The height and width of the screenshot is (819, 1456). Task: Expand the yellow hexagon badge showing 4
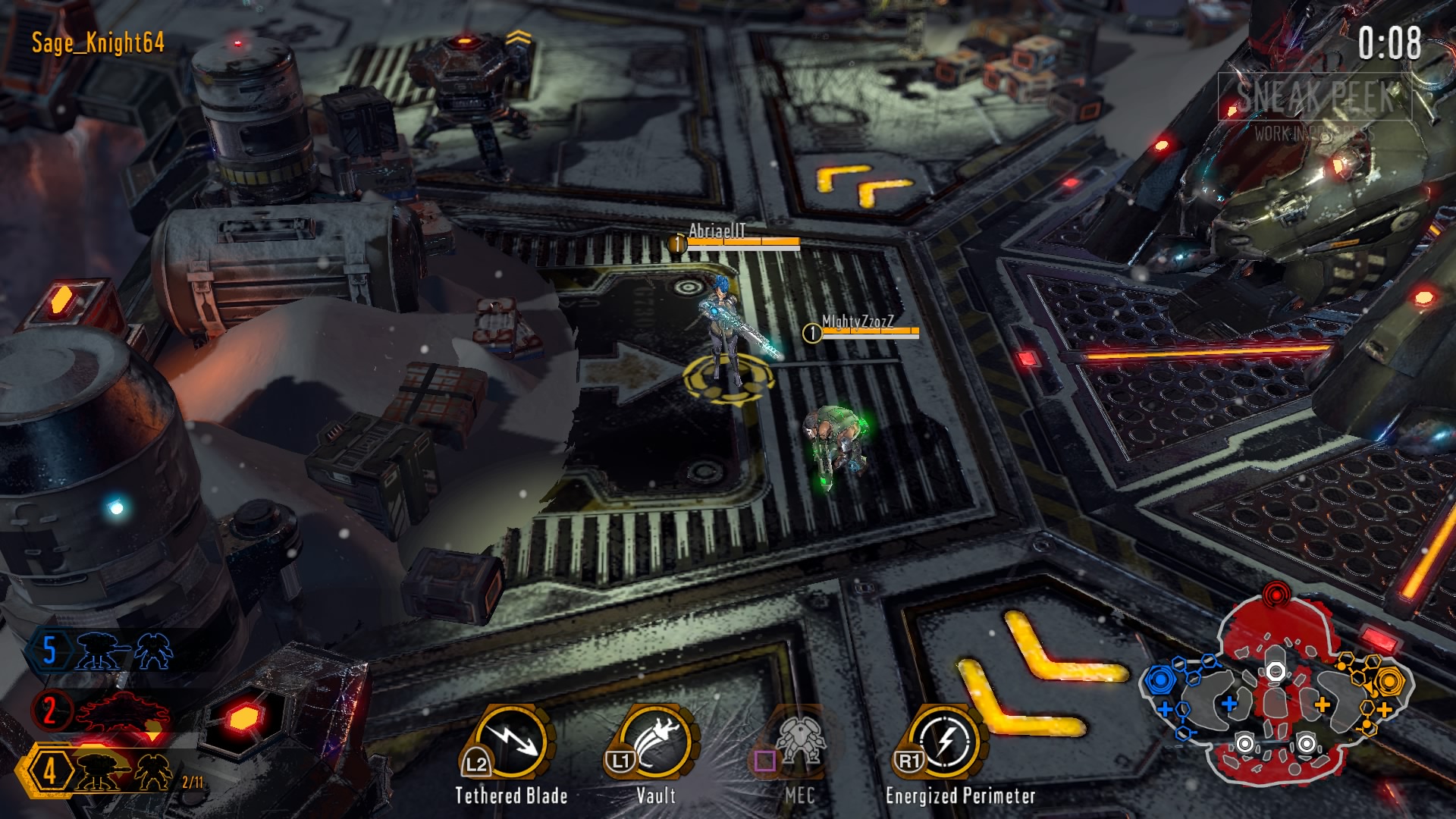click(50, 770)
